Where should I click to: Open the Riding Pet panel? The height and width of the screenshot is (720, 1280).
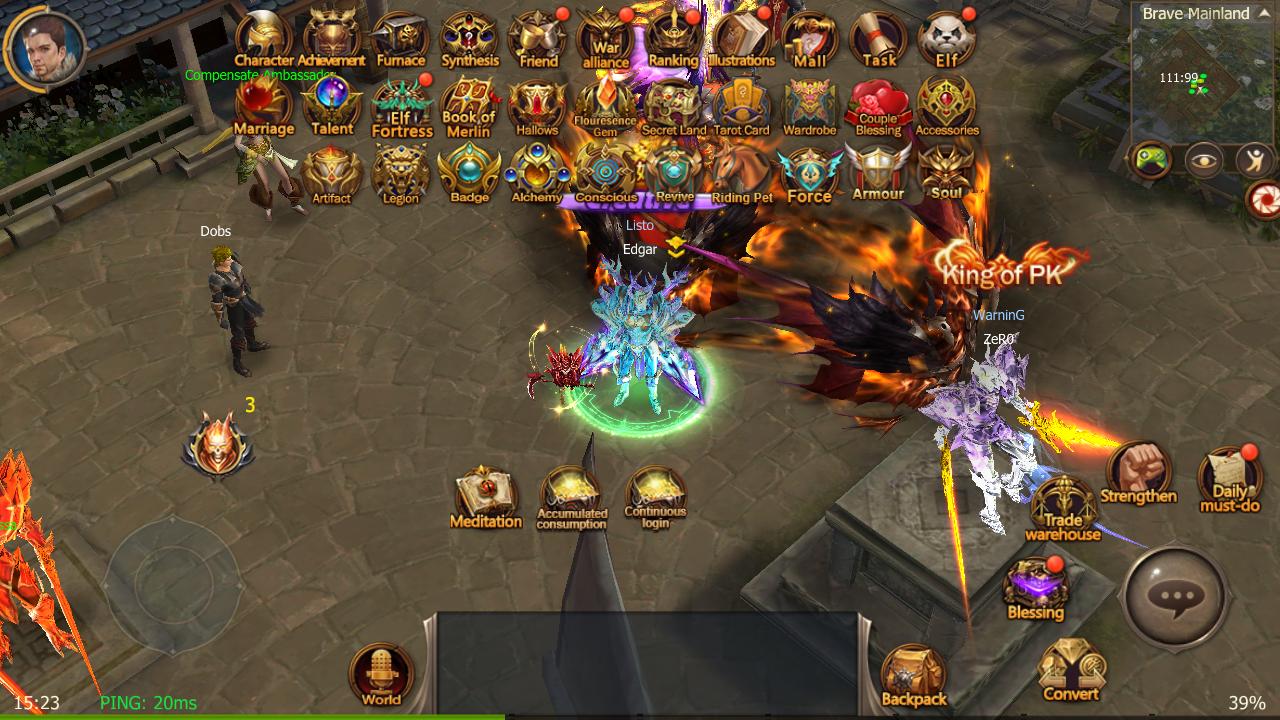[741, 172]
